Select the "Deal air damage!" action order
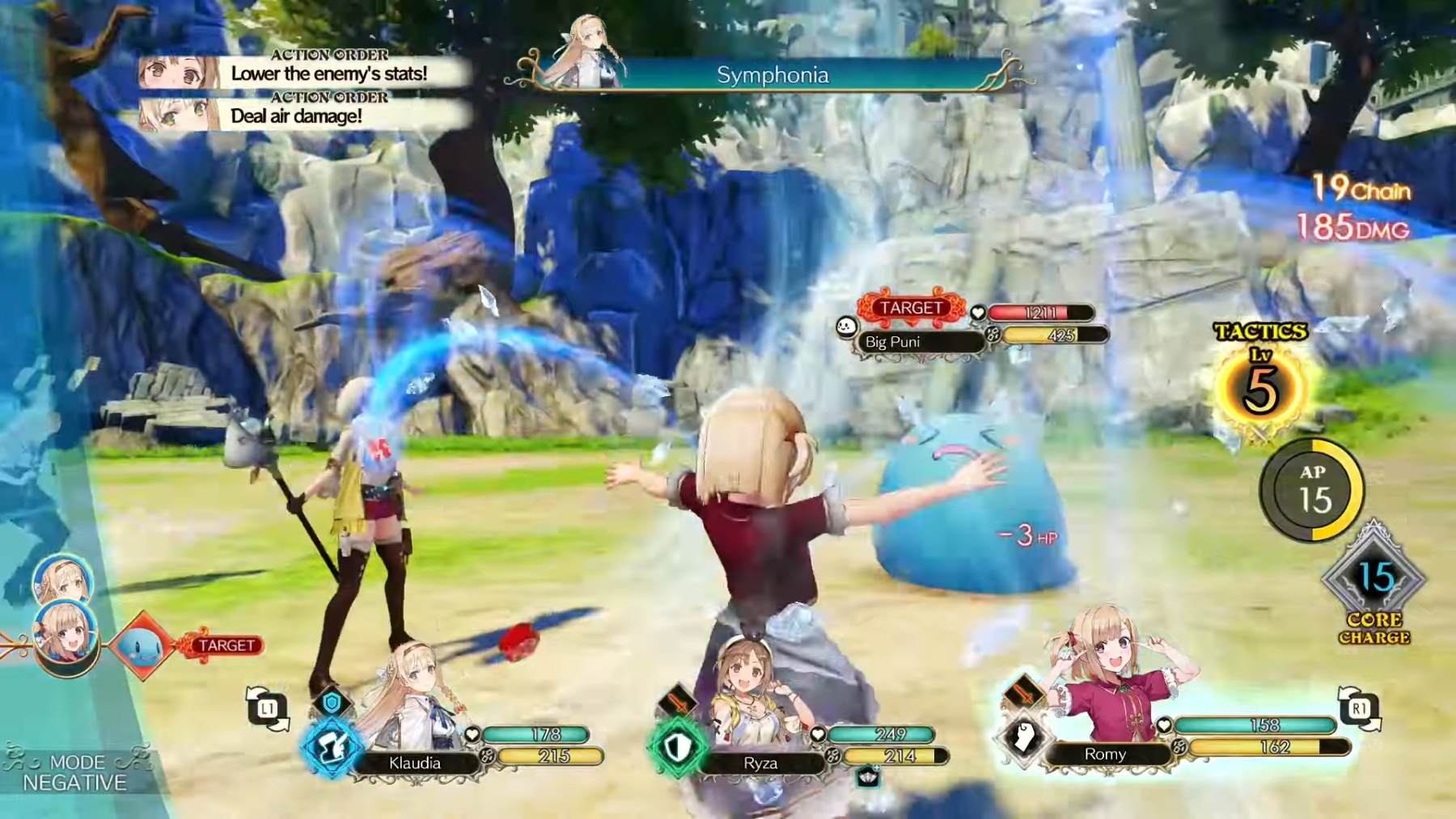The height and width of the screenshot is (819, 1456). tap(297, 116)
